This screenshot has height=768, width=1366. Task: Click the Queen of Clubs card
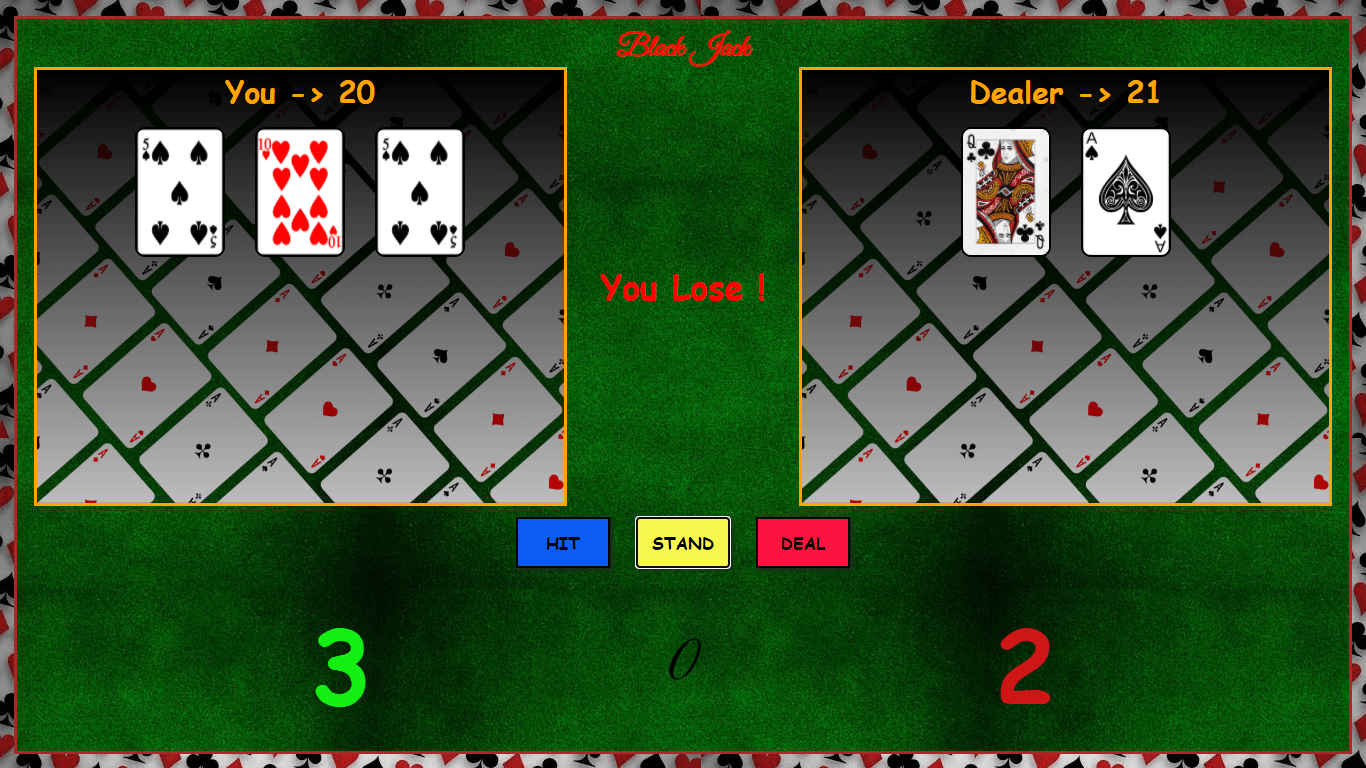1004,192
